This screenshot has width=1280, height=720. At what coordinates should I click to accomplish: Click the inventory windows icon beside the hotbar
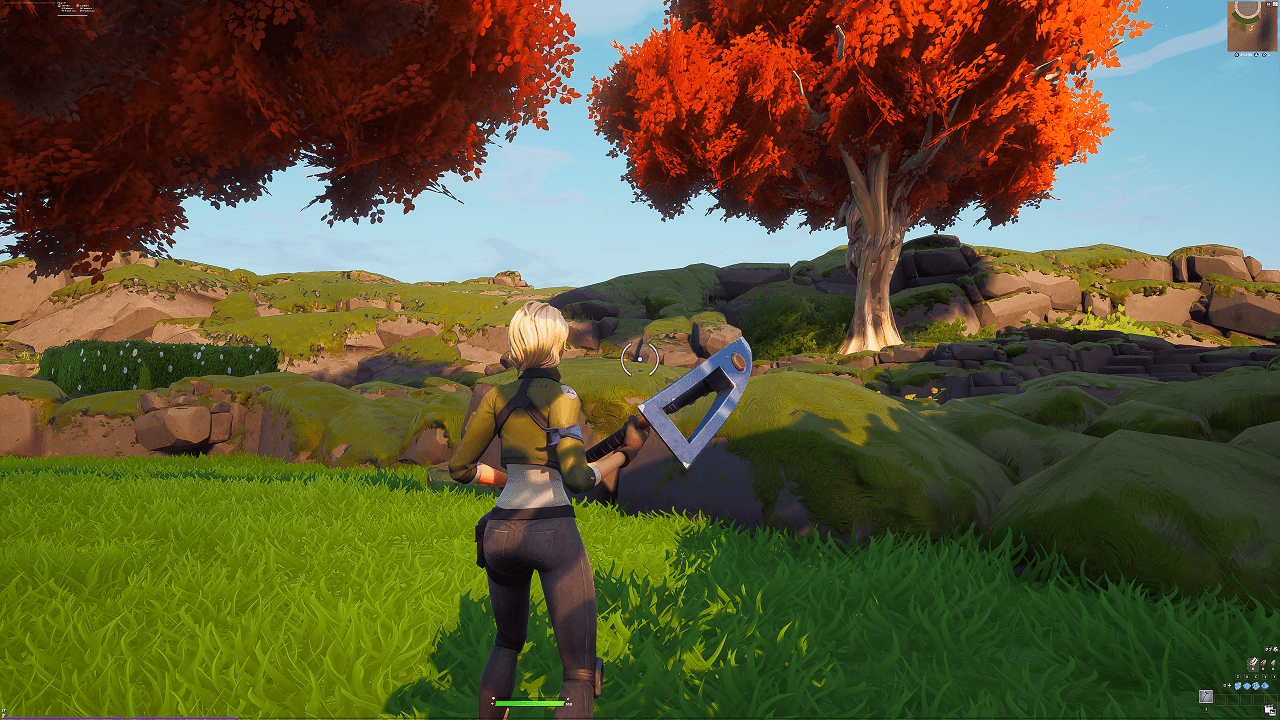[1270, 709]
